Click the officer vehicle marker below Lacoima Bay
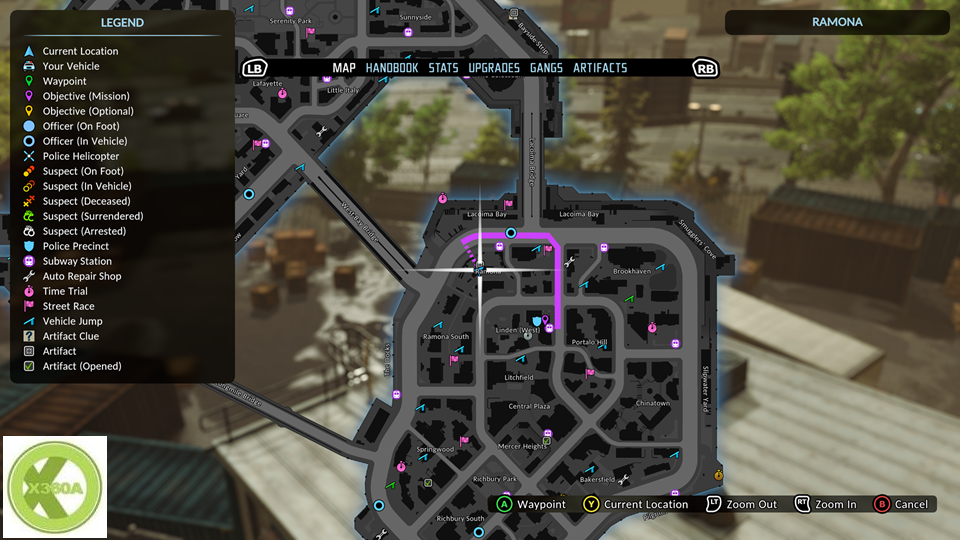The height and width of the screenshot is (540, 960). (x=511, y=233)
